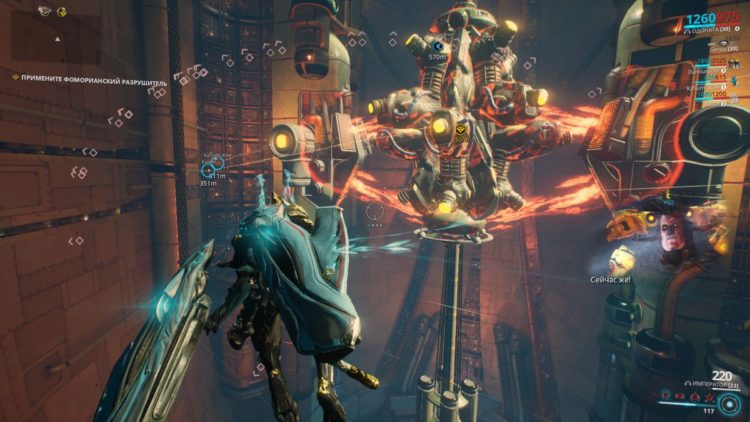Select the blue waypoint marker labeled 411m
The image size is (750, 422).
pos(214,169)
